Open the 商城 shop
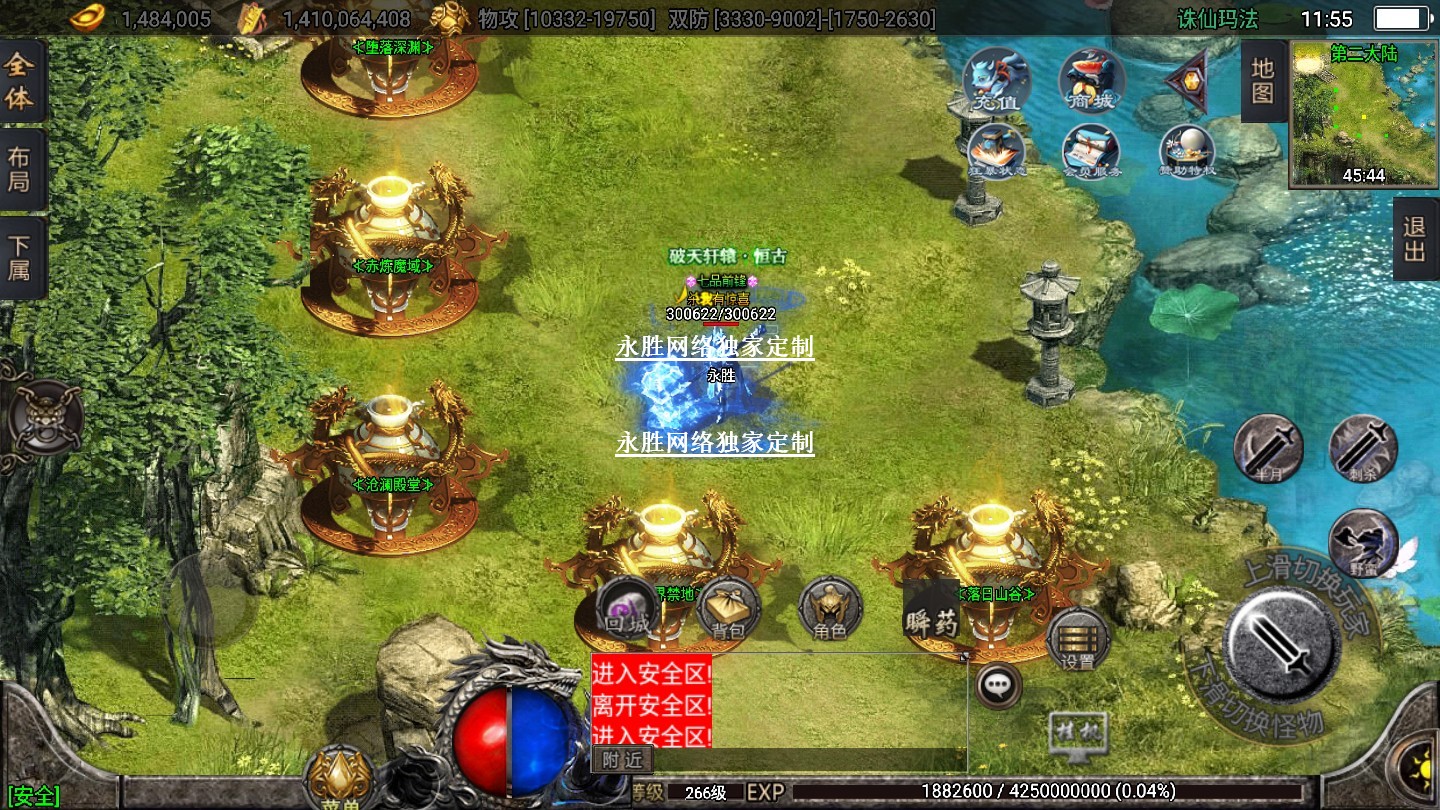The height and width of the screenshot is (810, 1440). point(1092,79)
